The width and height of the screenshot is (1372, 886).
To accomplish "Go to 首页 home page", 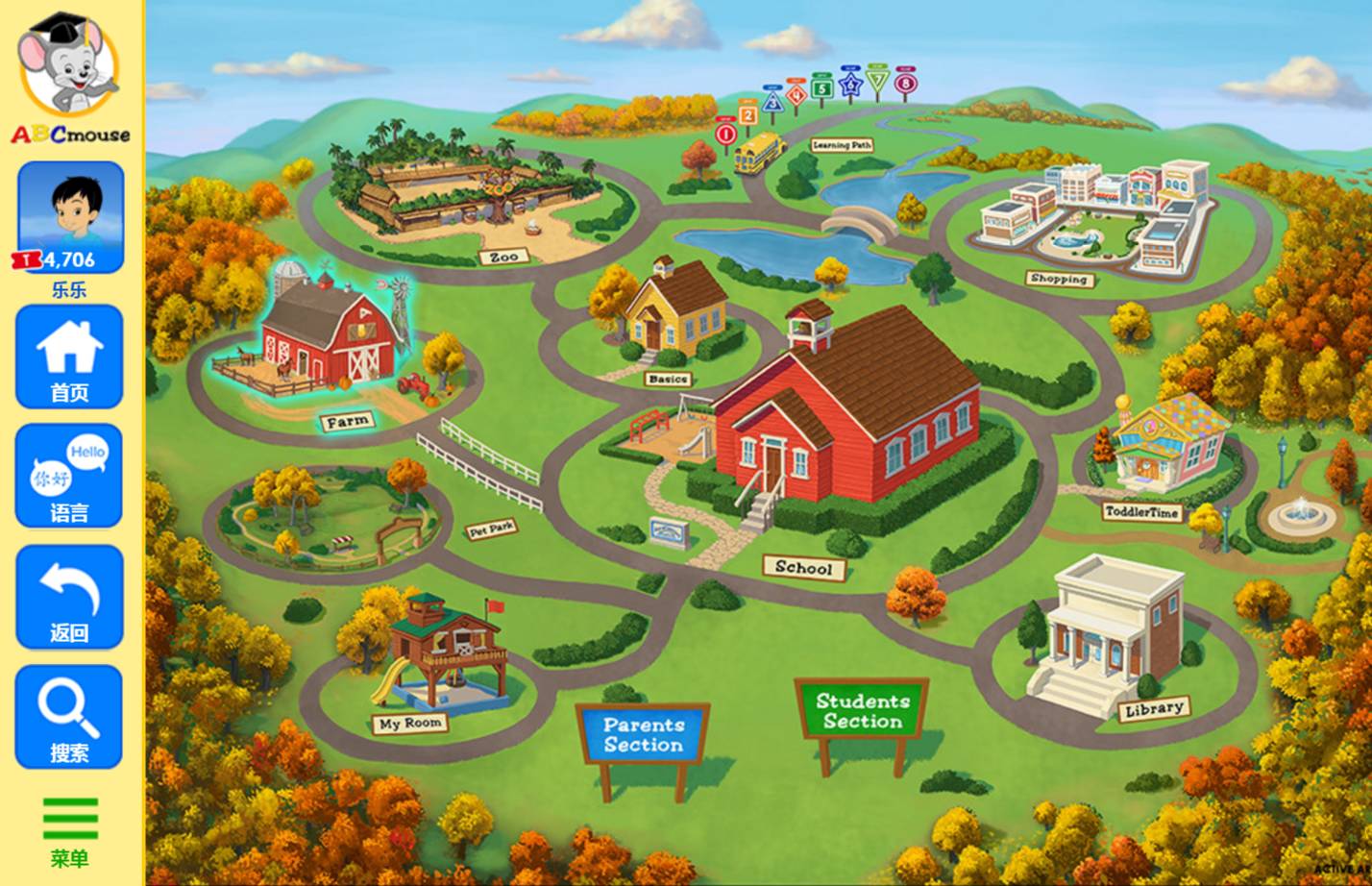I will (69, 357).
